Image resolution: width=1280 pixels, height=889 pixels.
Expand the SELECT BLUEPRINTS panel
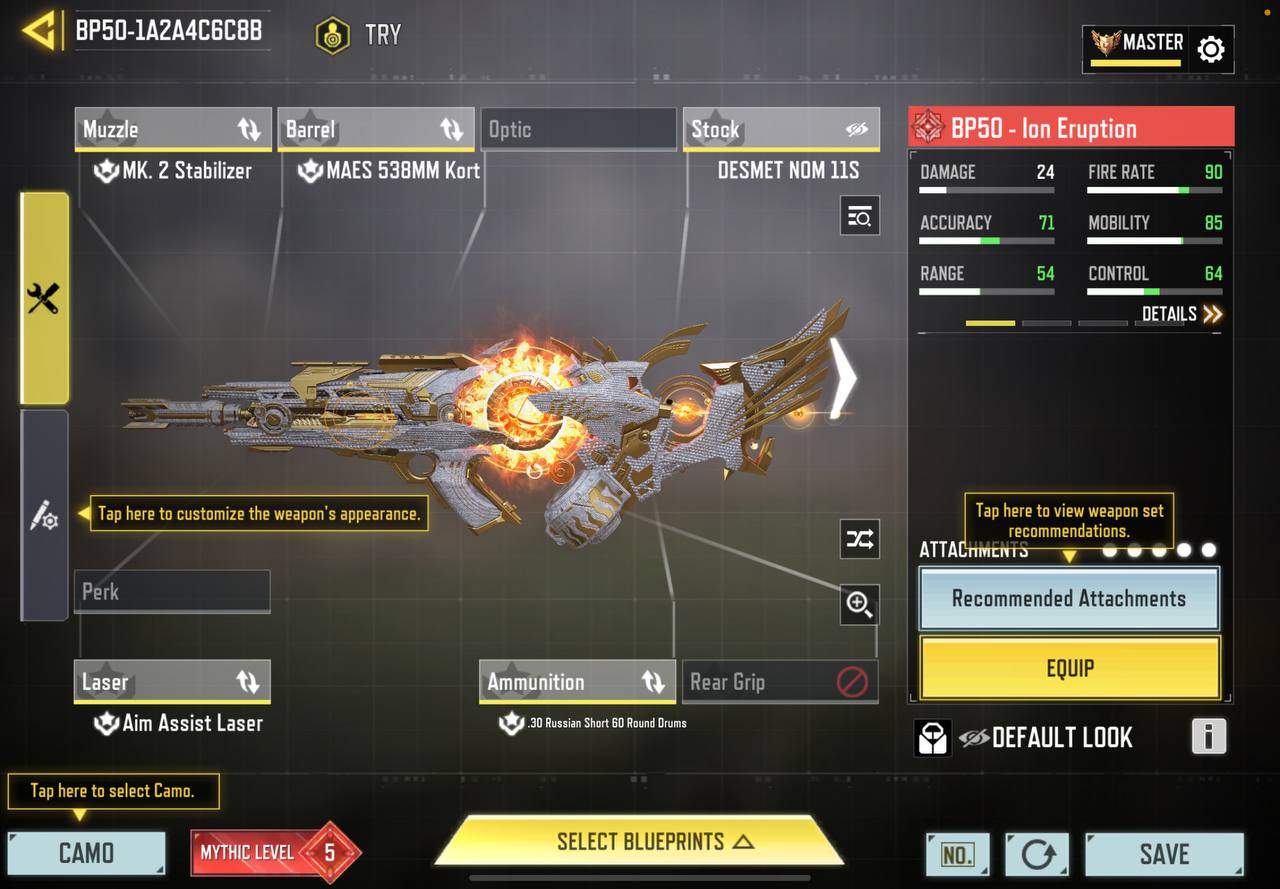(640, 841)
